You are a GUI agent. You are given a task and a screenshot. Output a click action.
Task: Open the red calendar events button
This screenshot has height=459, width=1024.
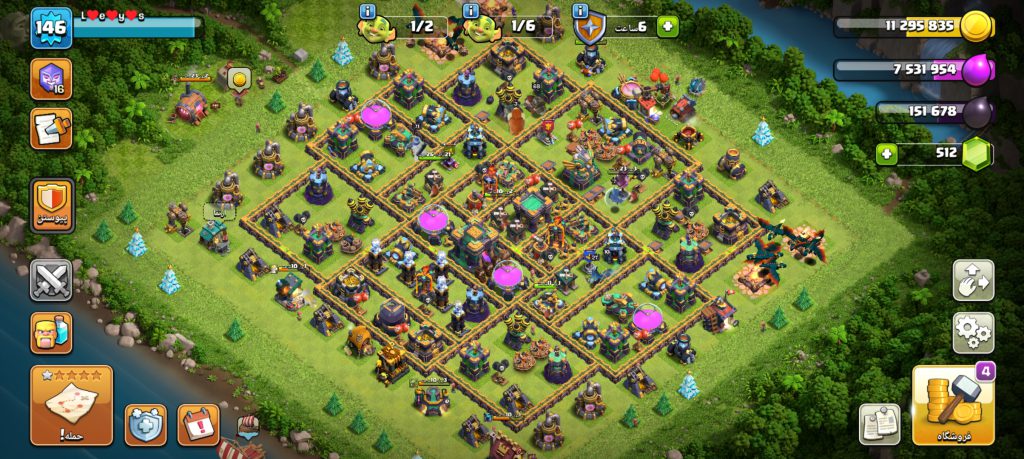click(198, 425)
